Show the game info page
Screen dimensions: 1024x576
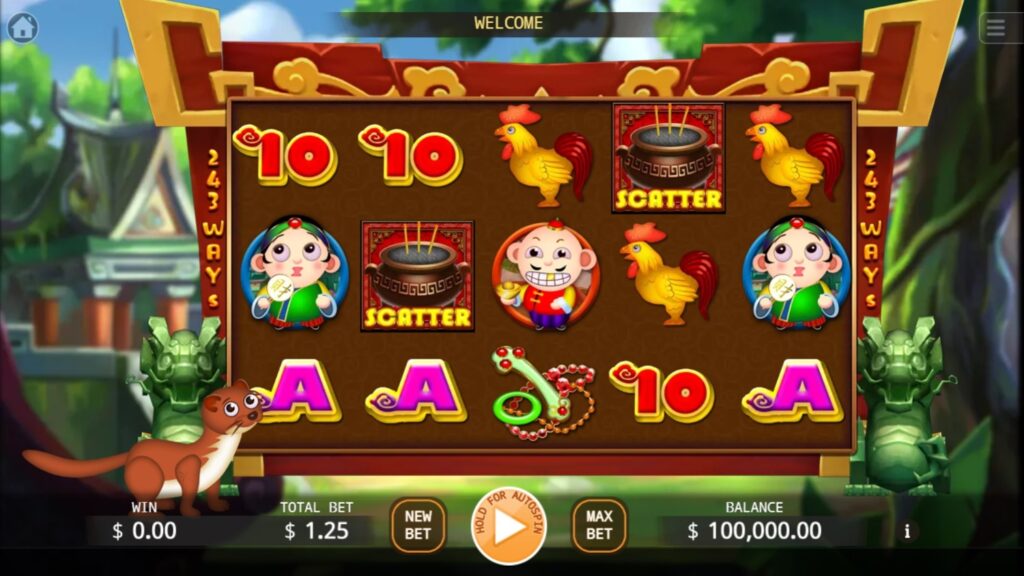point(908,531)
